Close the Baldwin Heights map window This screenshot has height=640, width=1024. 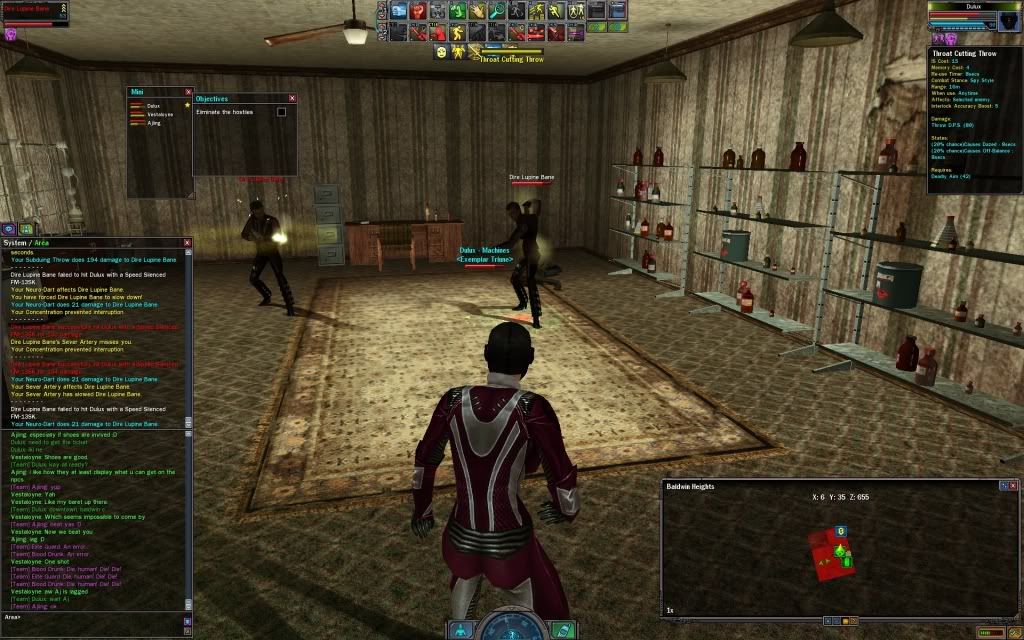(1015, 486)
